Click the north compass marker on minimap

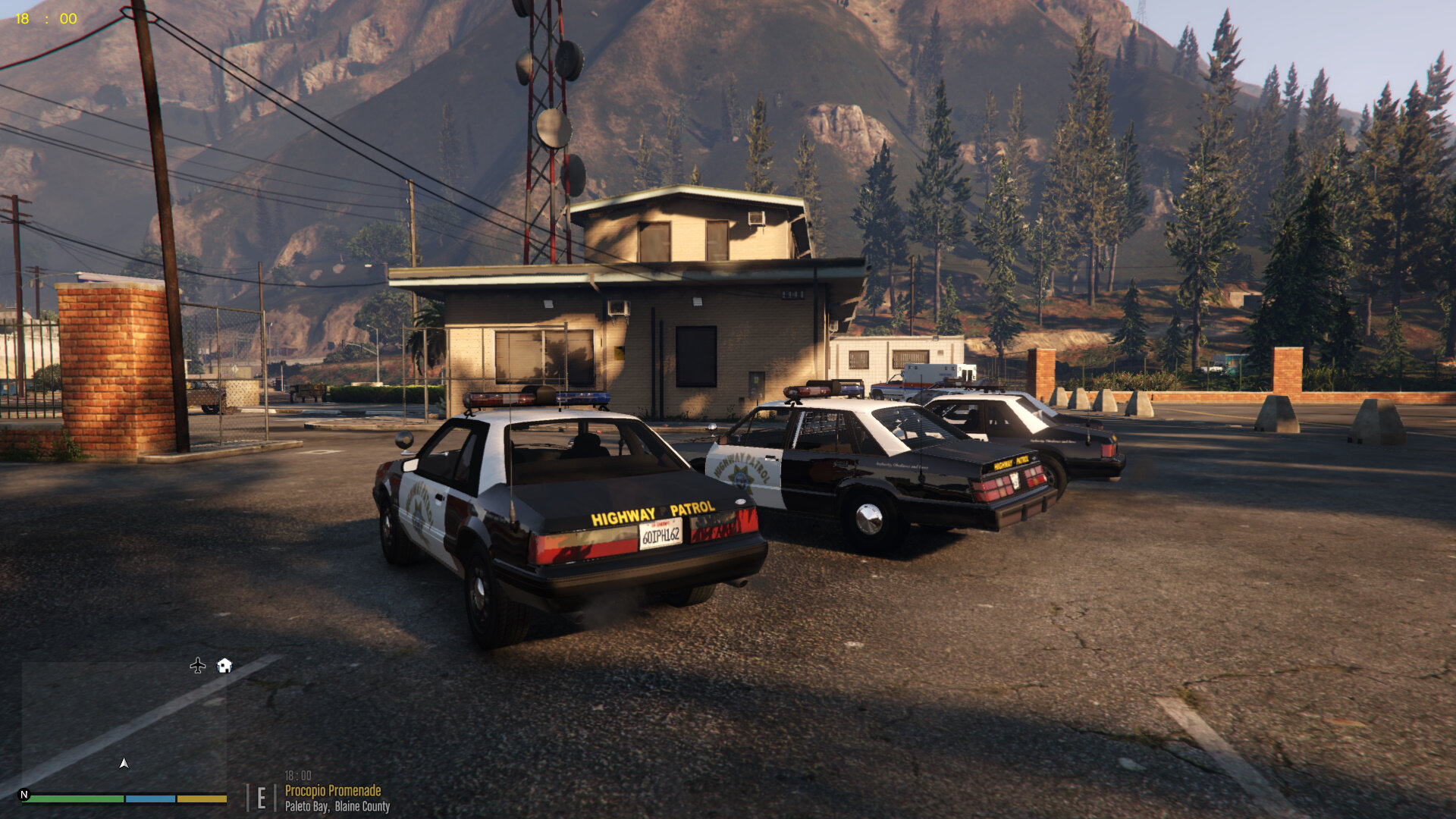pyautogui.click(x=24, y=795)
